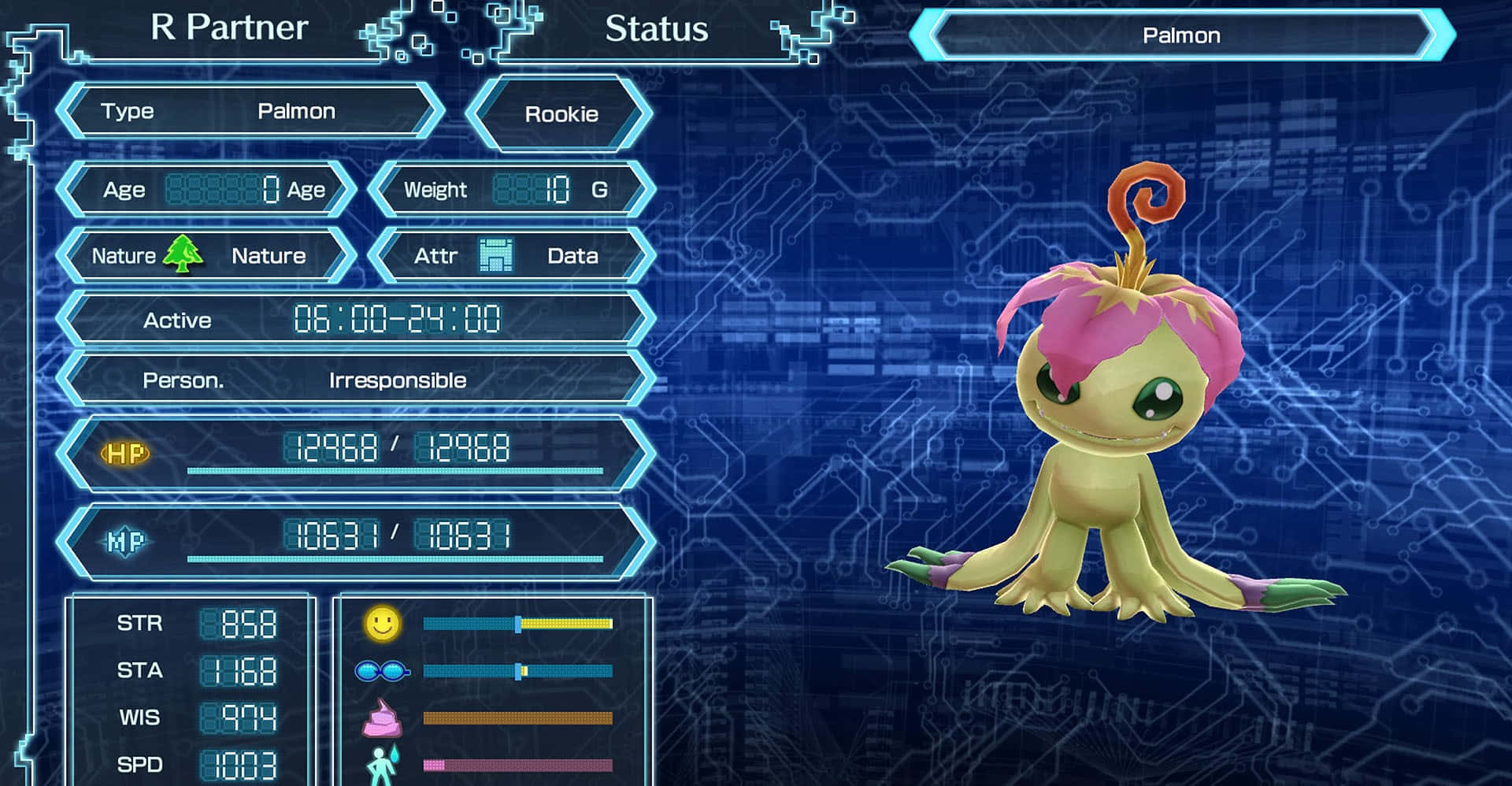Click the Nature tree icon
The image size is (1512, 786).
click(x=183, y=254)
